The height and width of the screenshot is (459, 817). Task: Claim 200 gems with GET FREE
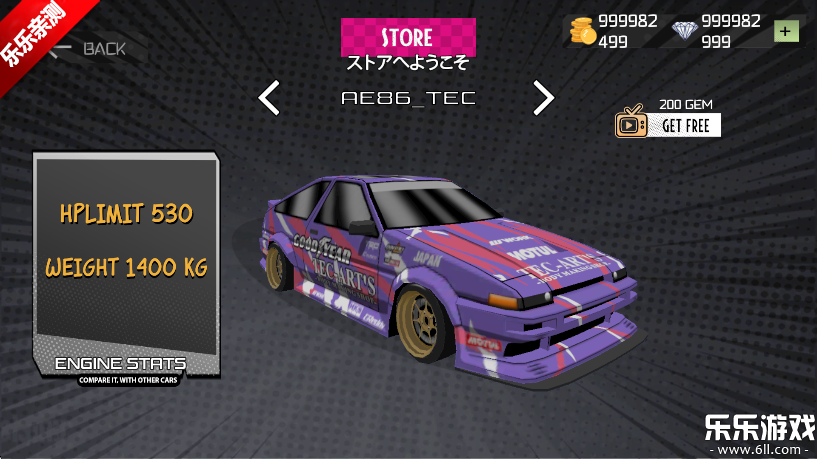coord(668,124)
